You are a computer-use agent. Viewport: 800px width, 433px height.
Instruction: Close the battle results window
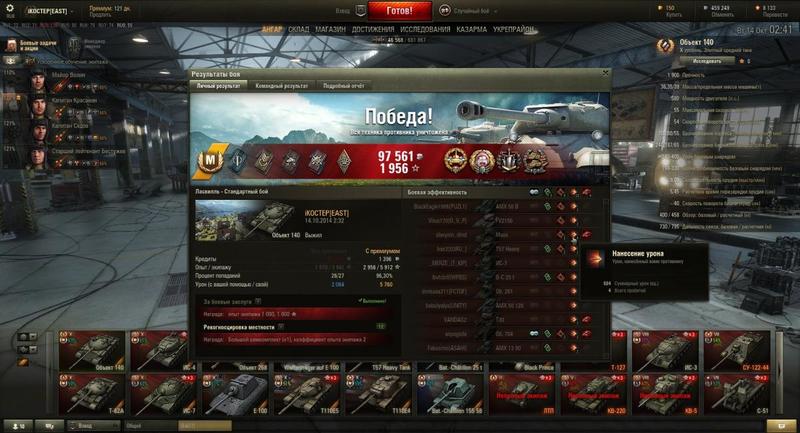[605, 73]
